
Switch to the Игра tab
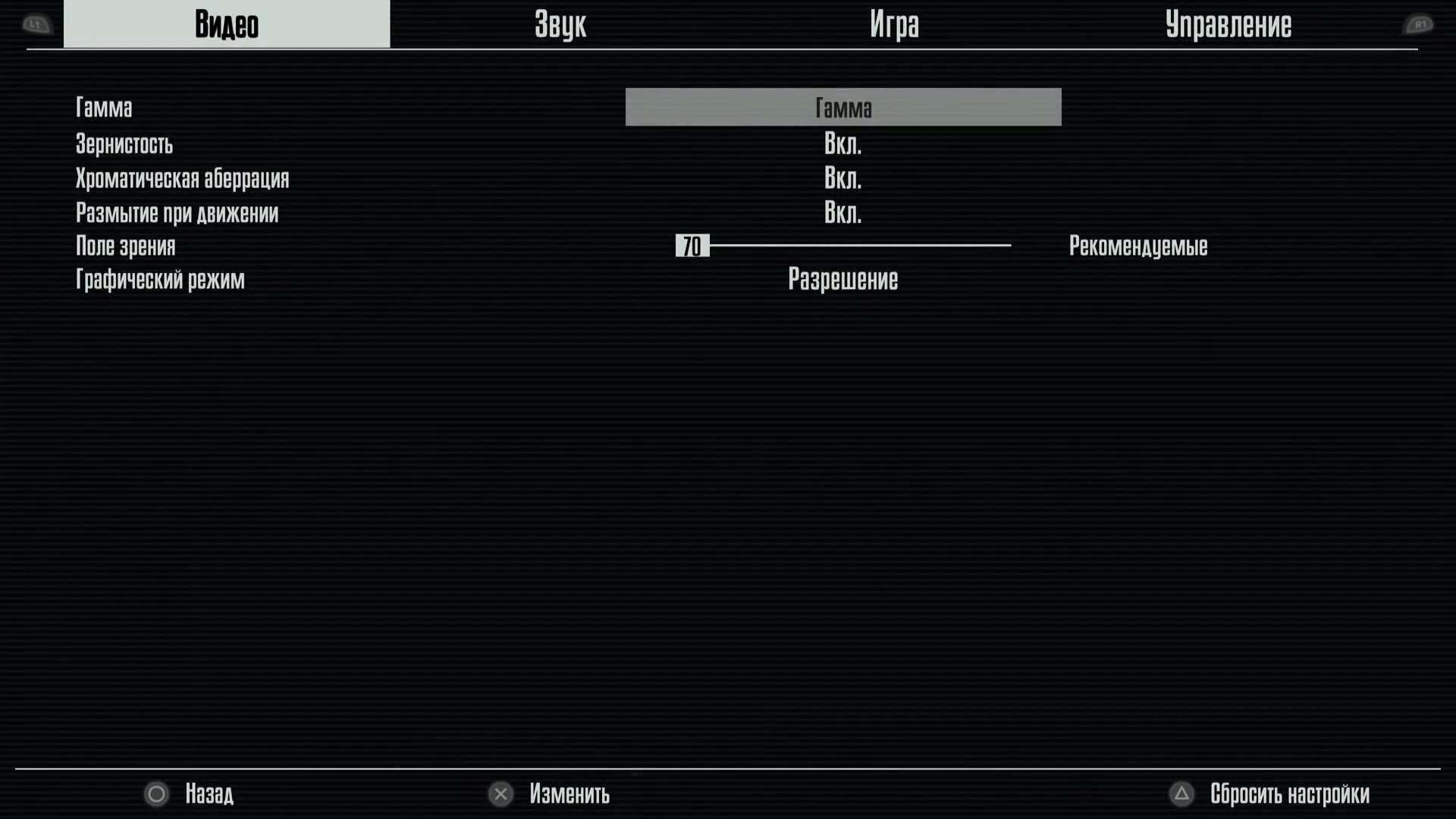[895, 24]
